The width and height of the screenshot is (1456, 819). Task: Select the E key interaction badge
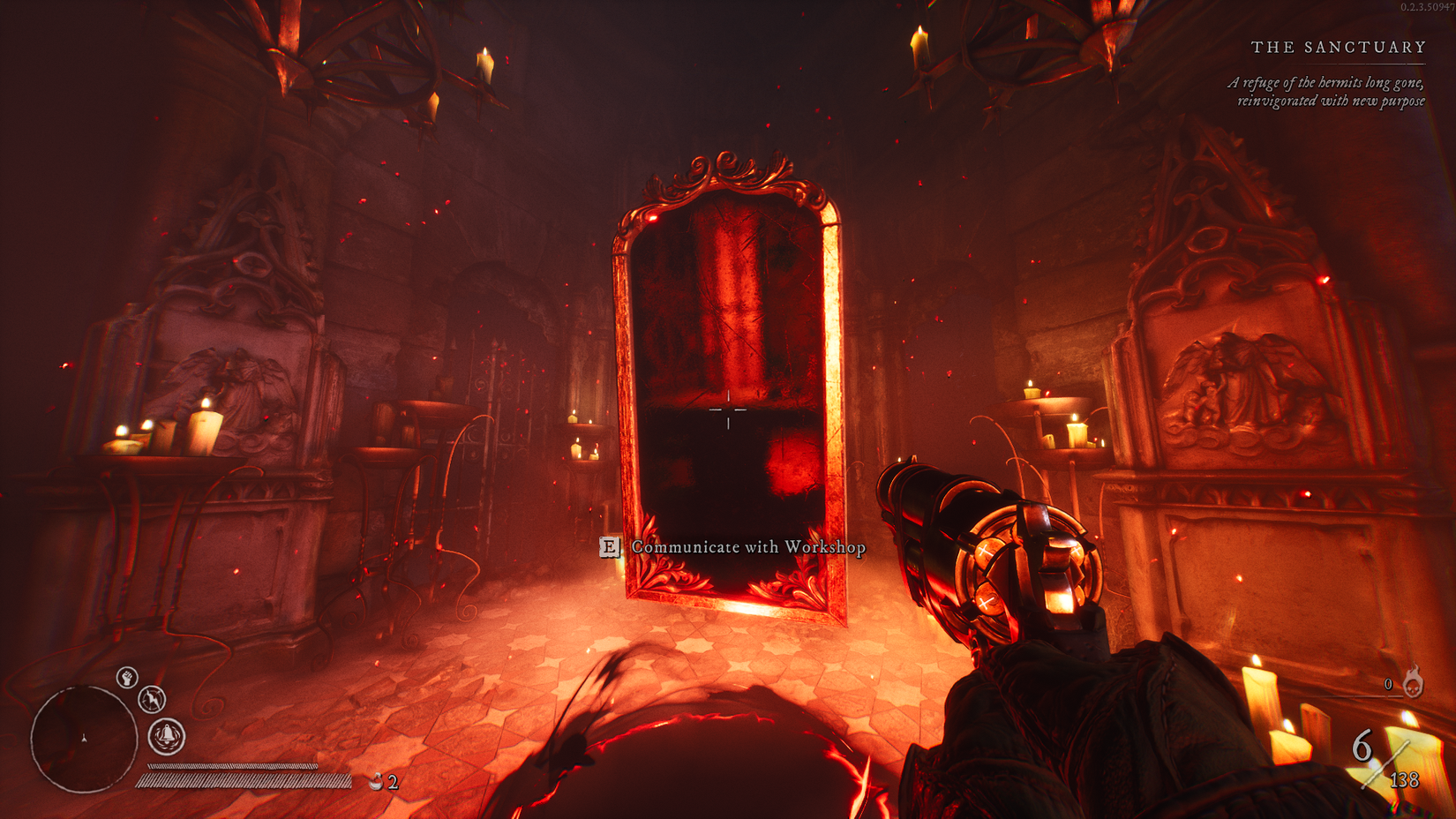pos(611,548)
